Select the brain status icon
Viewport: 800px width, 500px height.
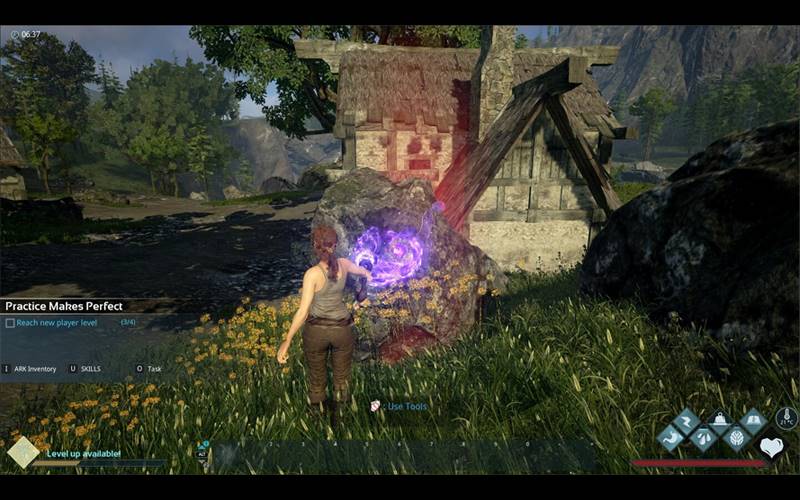point(736,438)
